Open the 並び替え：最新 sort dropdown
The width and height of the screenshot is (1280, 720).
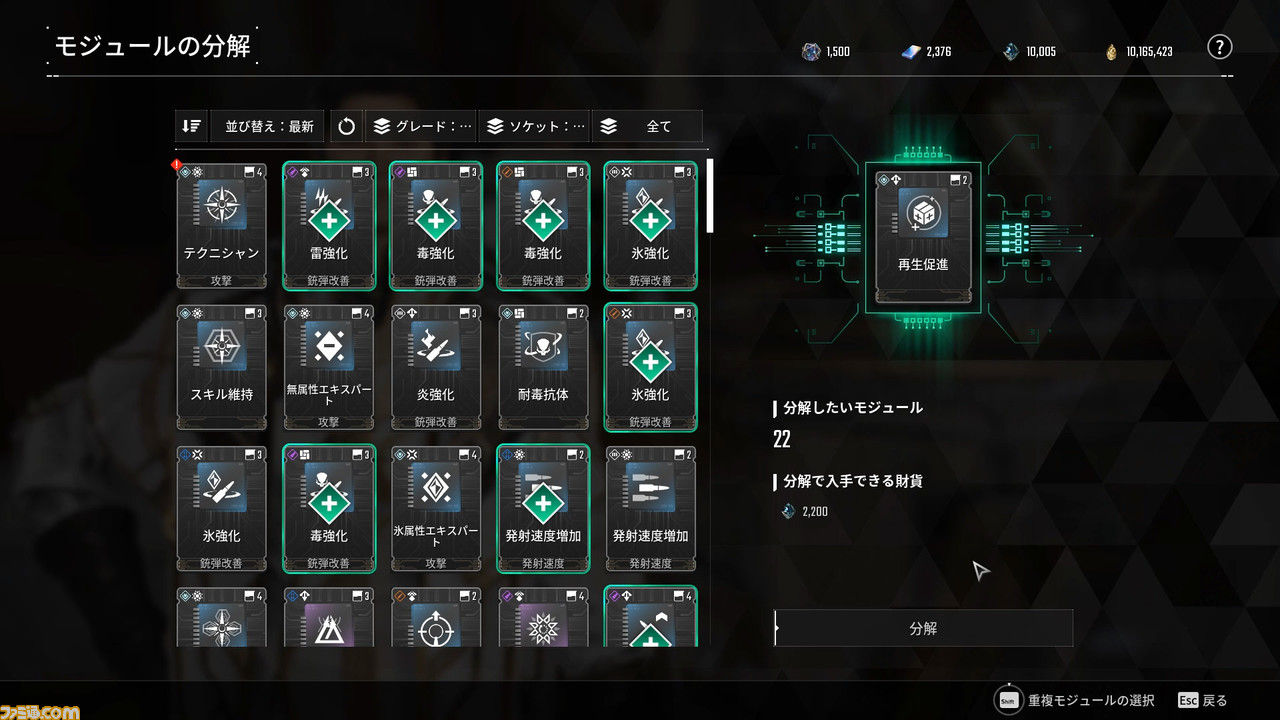click(x=268, y=127)
